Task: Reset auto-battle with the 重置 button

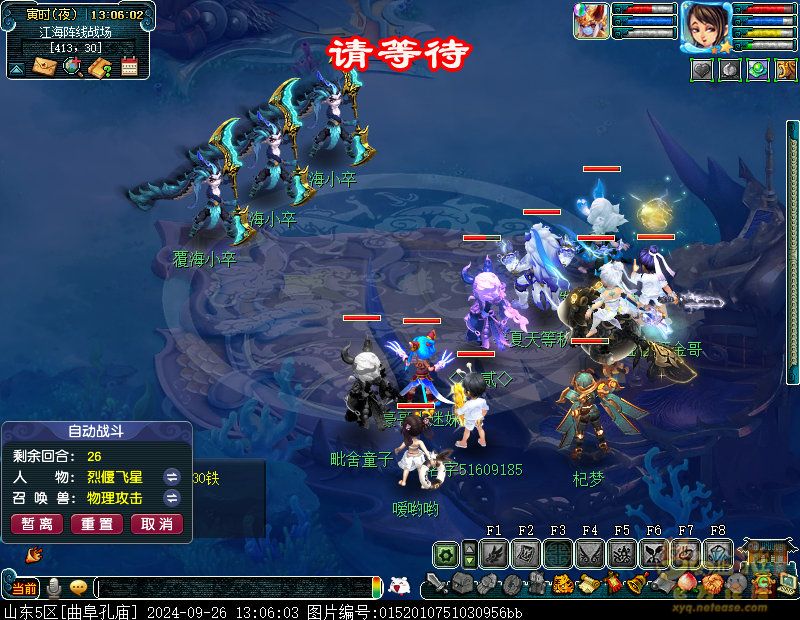Action: (97, 524)
